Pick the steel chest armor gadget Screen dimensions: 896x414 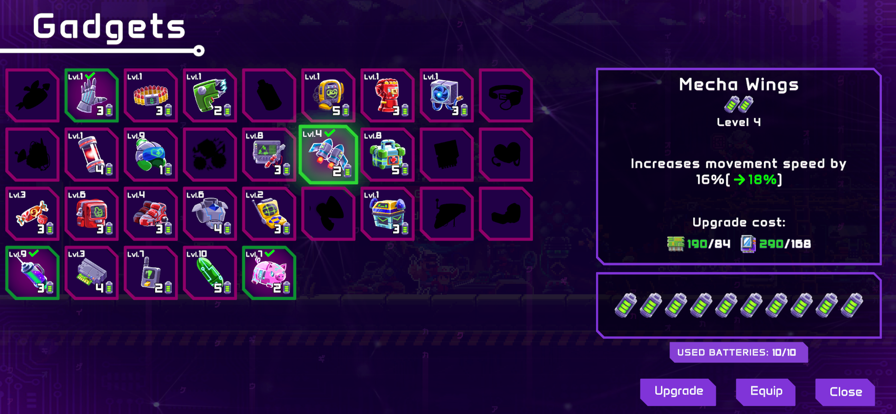click(x=210, y=214)
